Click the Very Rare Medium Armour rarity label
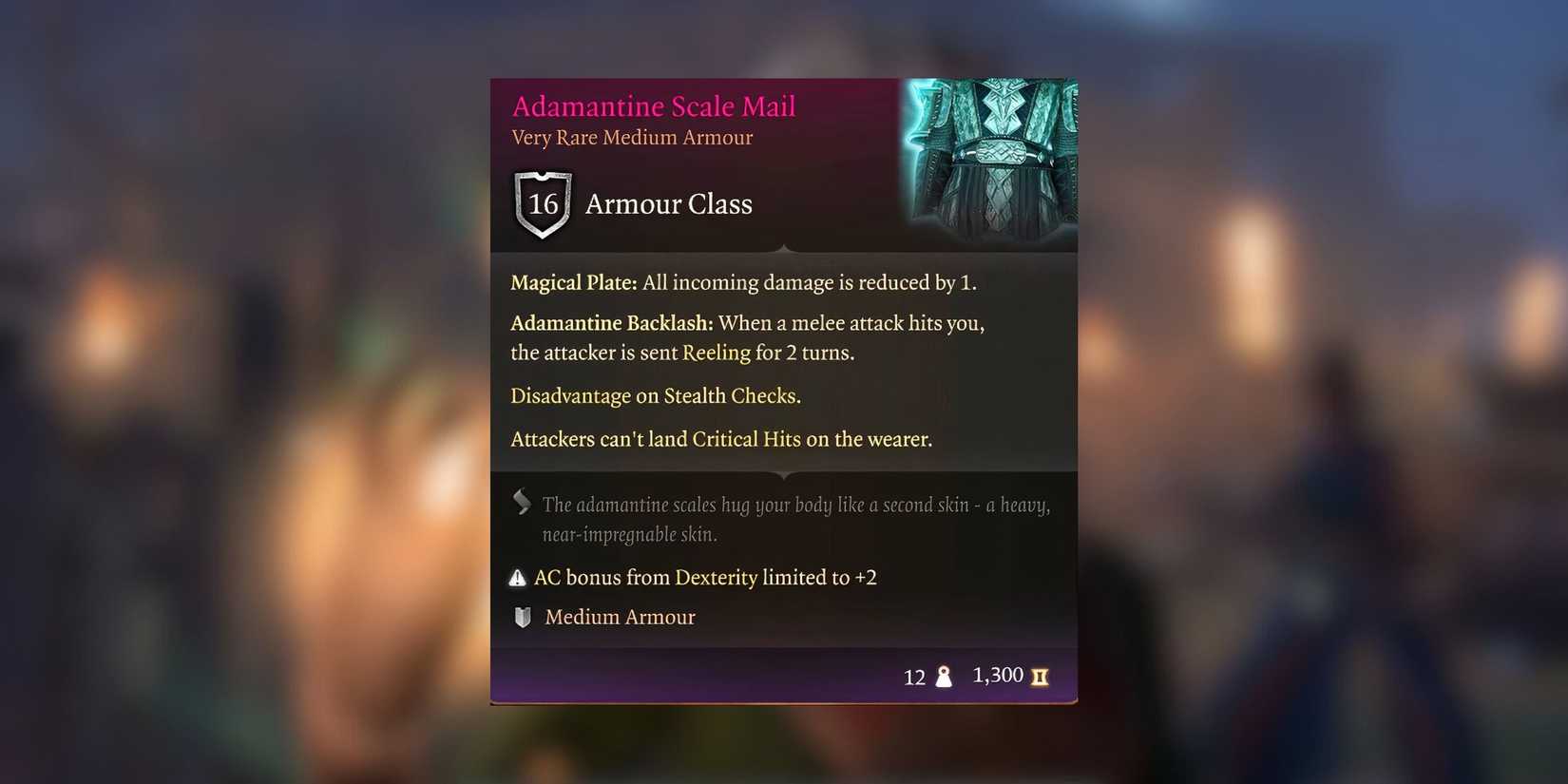This screenshot has width=1568, height=784. [x=631, y=138]
